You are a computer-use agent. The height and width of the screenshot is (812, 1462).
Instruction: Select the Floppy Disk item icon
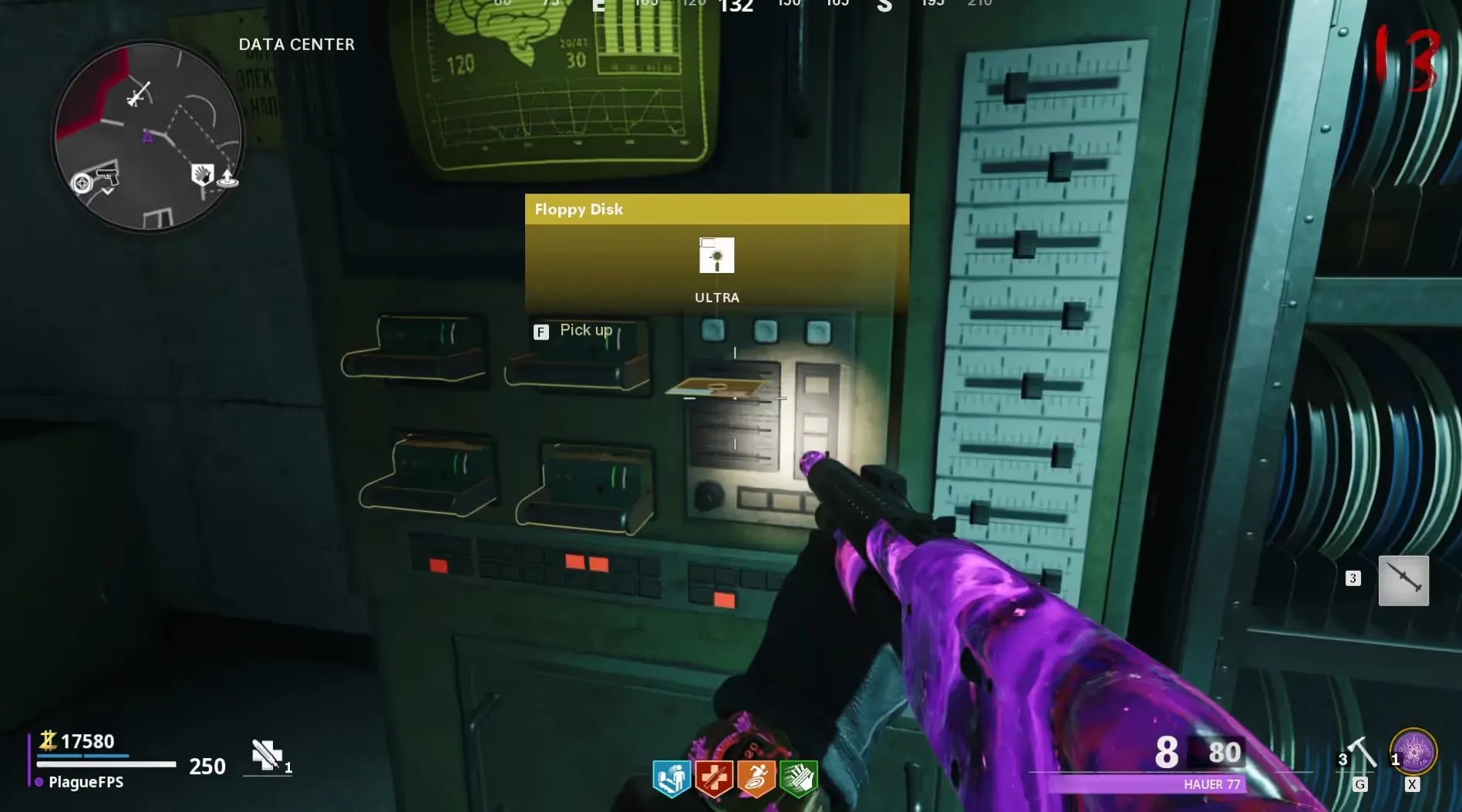click(716, 255)
